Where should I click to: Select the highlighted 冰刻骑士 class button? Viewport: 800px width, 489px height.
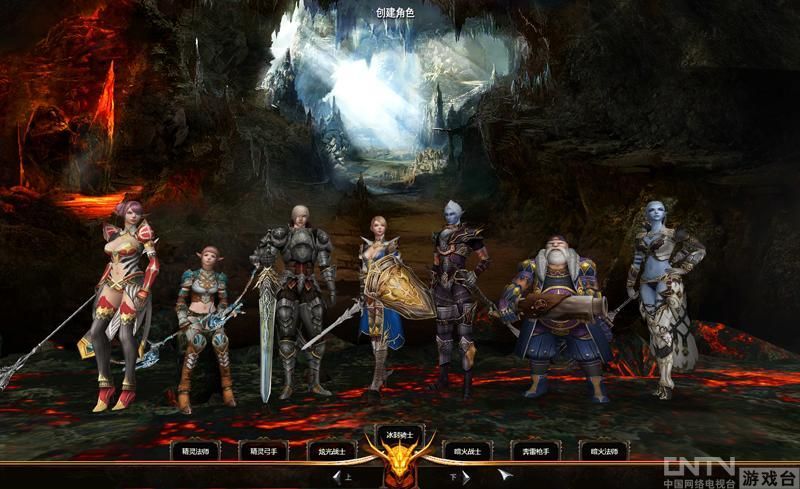399,435
